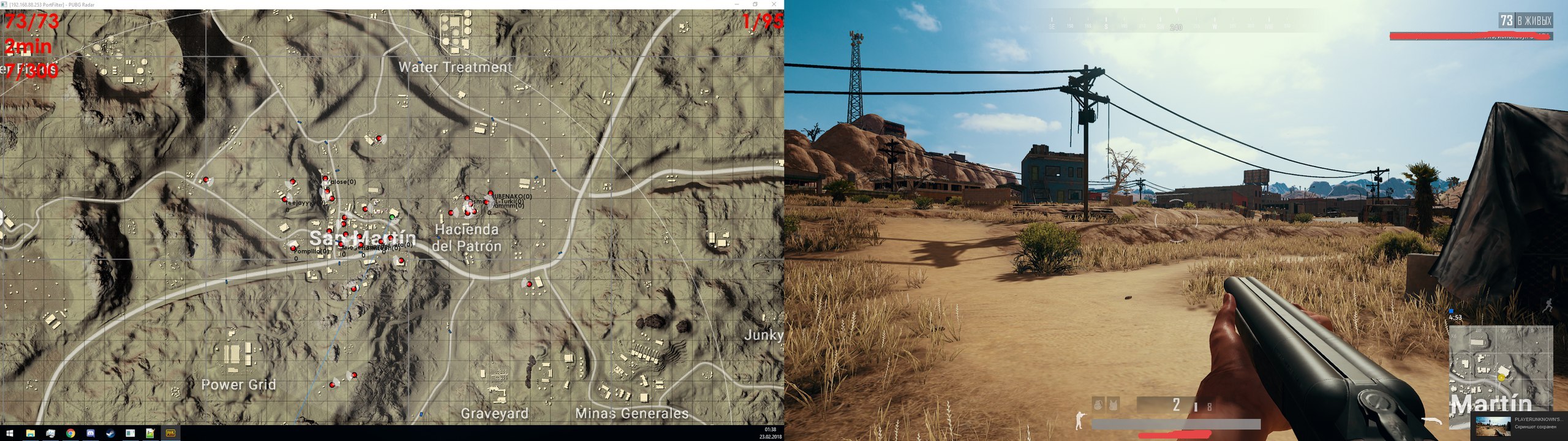Click Valose's red player marker on the map
This screenshot has width=1568, height=441.
(326, 178)
